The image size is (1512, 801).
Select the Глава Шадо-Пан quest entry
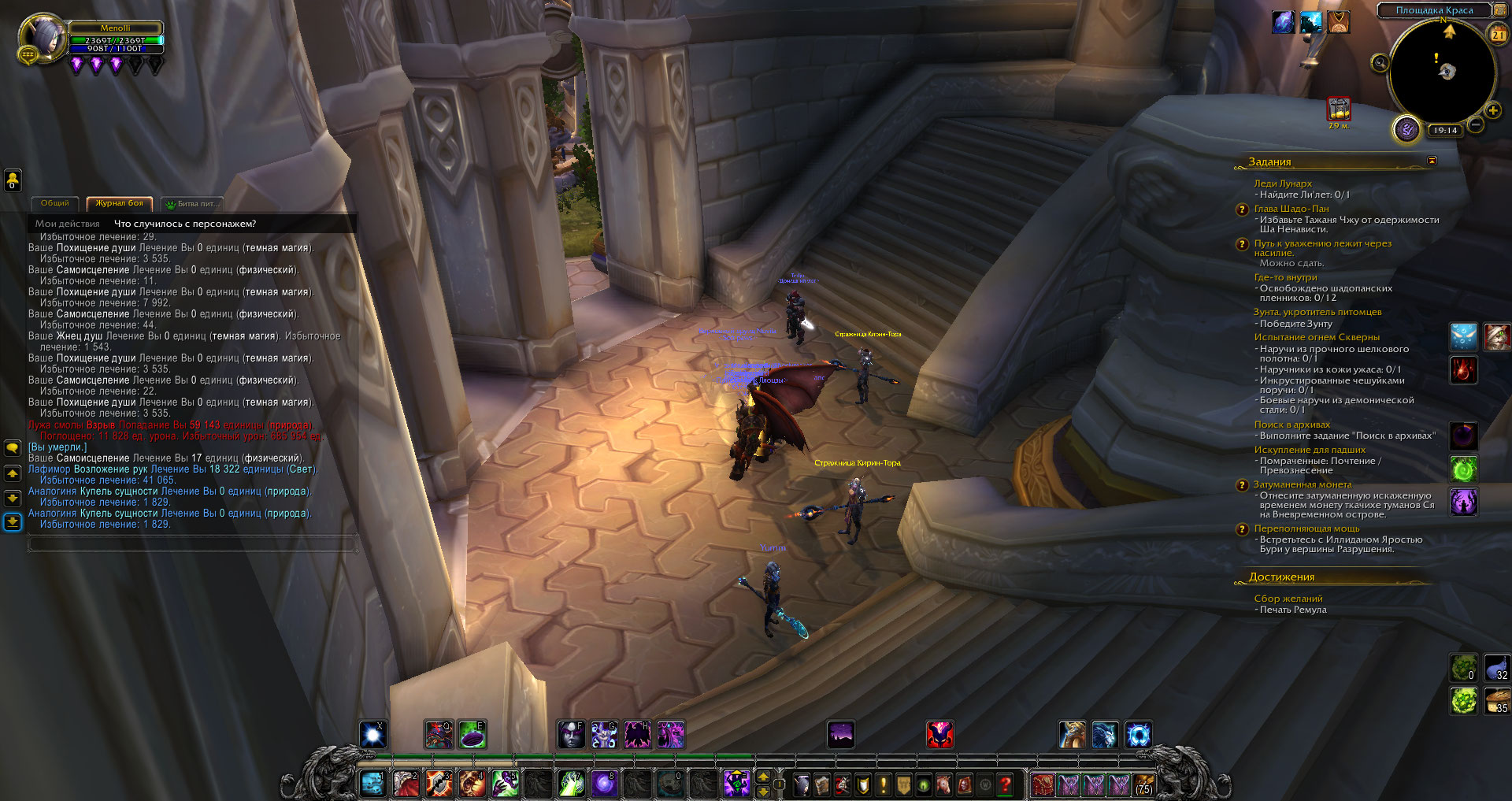1291,209
